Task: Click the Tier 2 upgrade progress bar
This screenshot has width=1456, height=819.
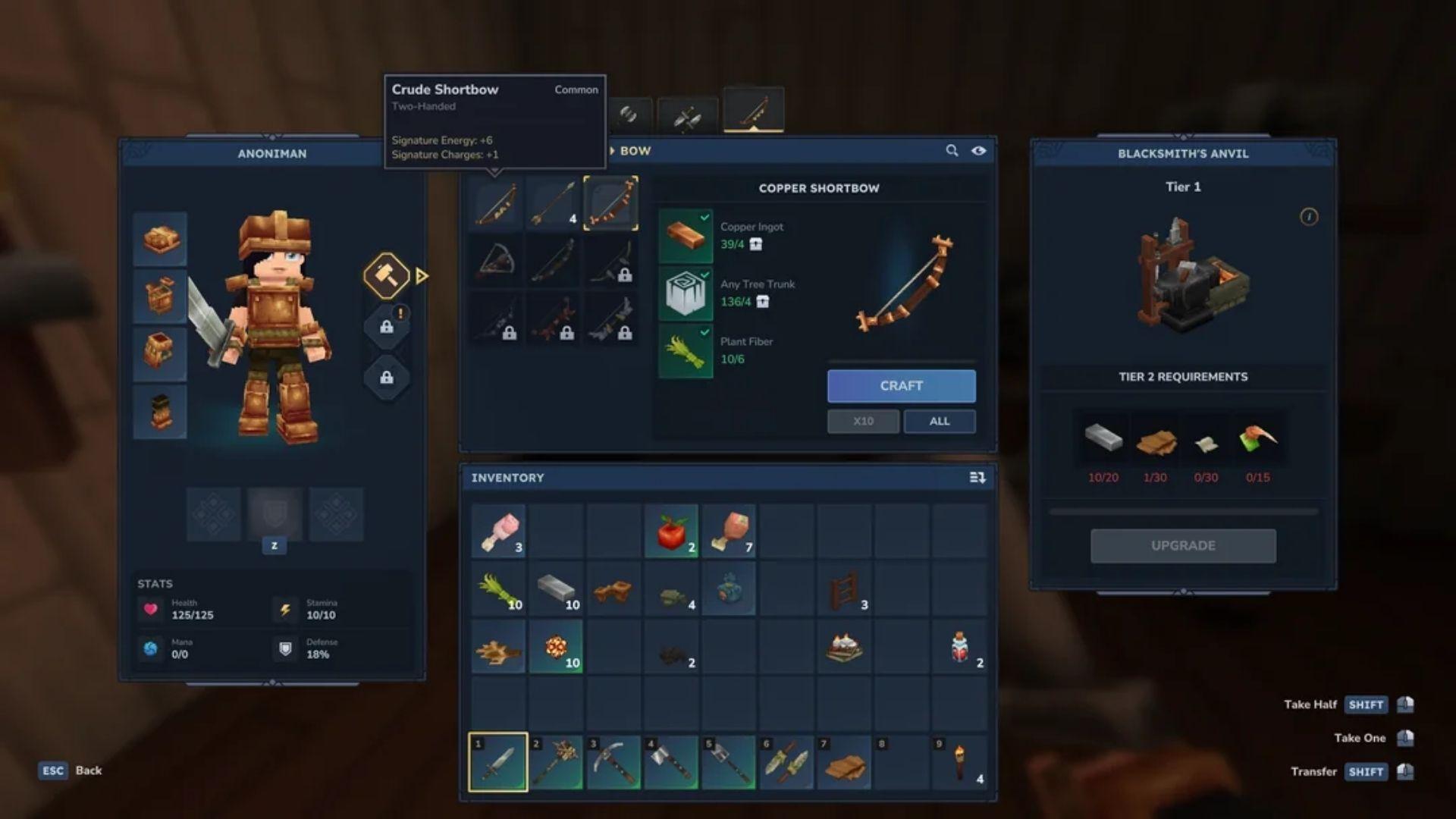Action: click(1183, 510)
